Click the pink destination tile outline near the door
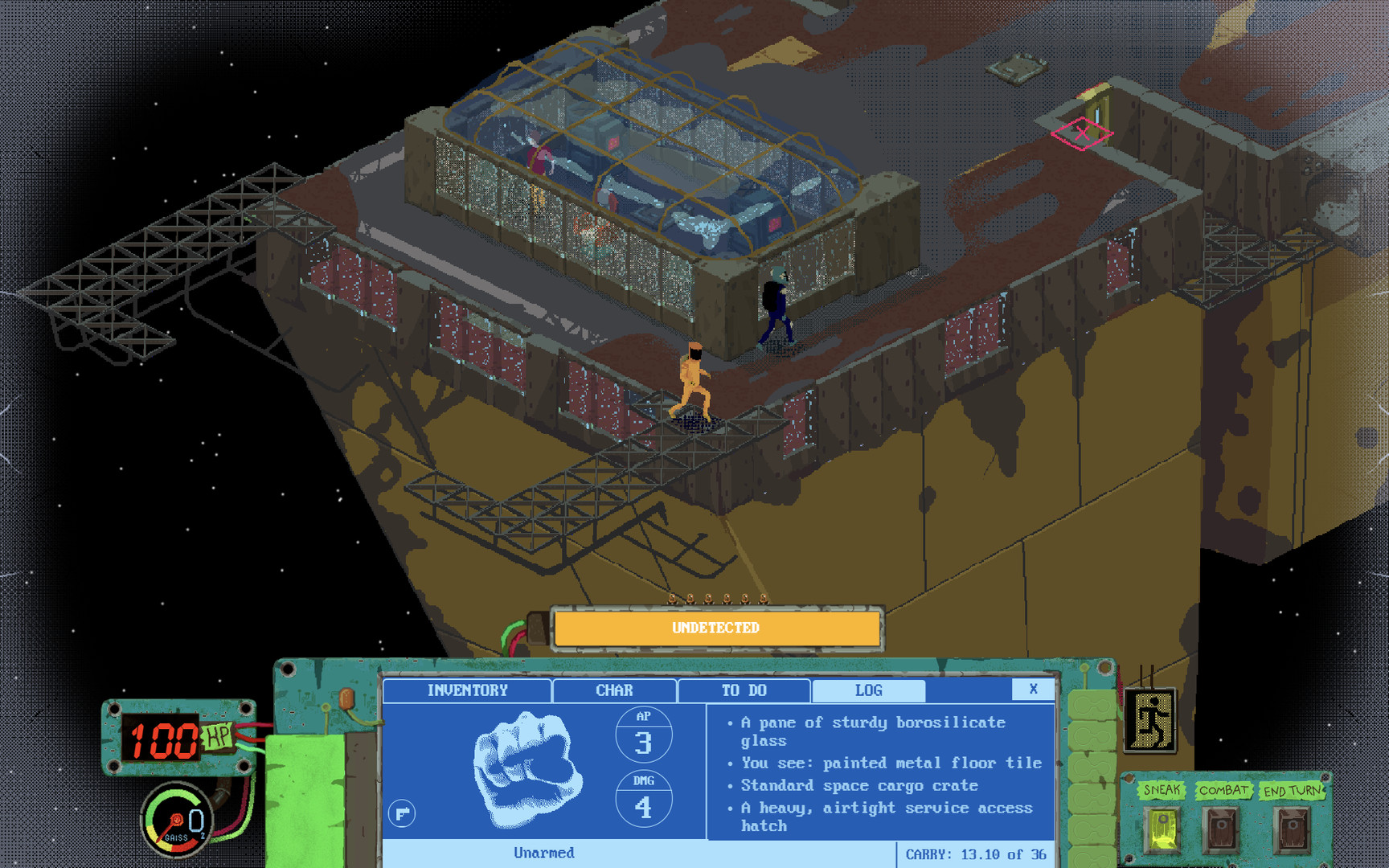The image size is (1389, 868). point(1084,135)
